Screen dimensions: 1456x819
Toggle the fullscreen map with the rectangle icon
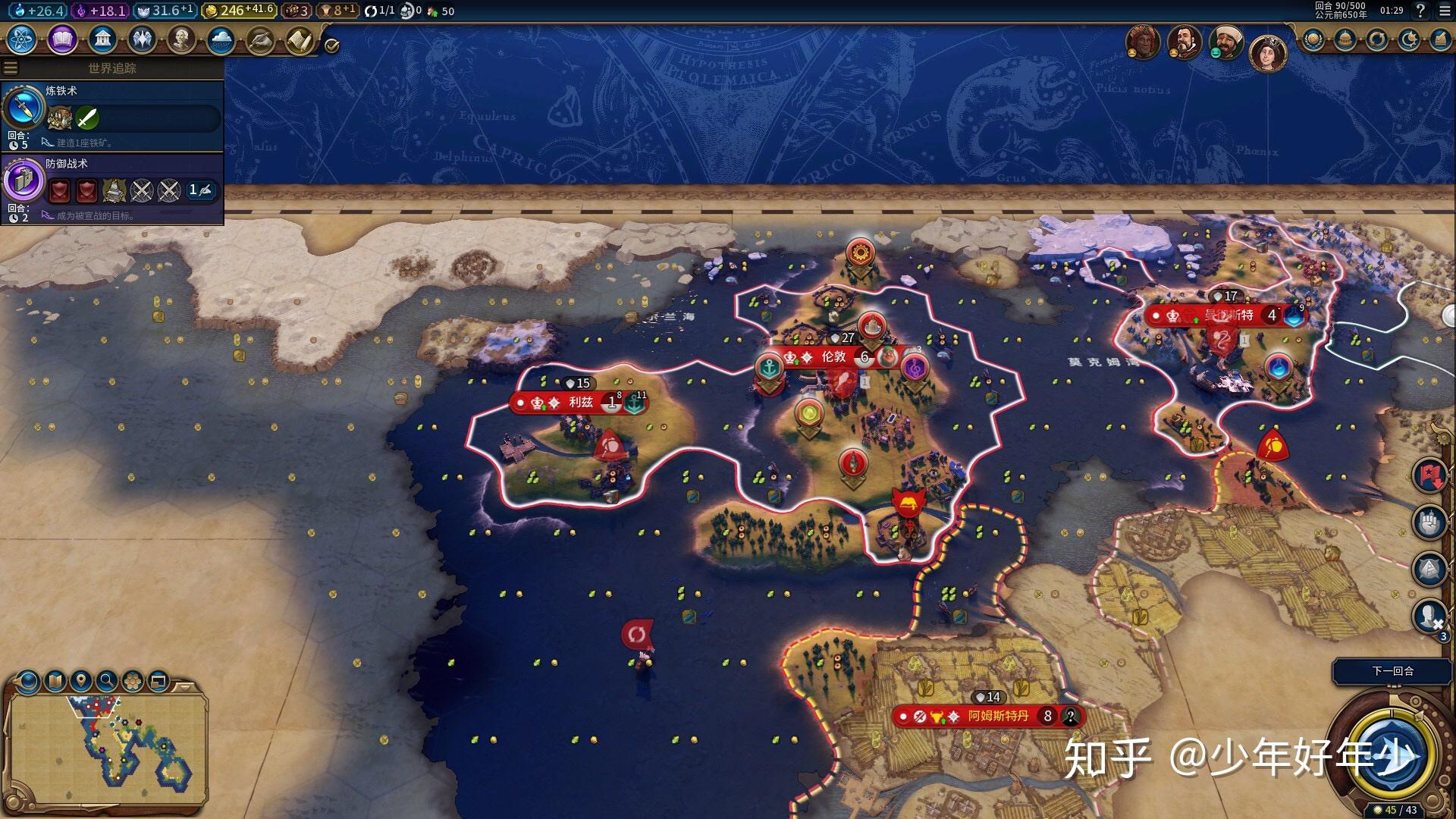(158, 681)
